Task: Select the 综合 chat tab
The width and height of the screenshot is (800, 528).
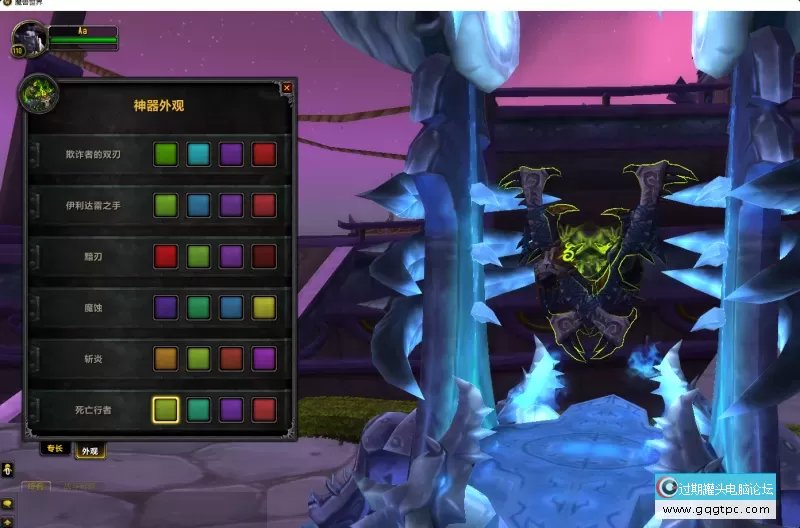Action: coord(37,487)
